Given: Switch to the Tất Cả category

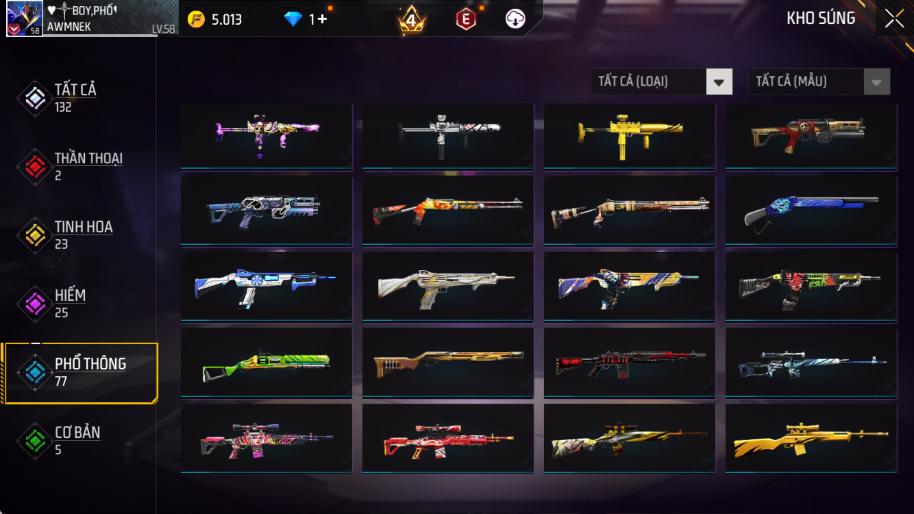Looking at the screenshot, I should tap(76, 97).
